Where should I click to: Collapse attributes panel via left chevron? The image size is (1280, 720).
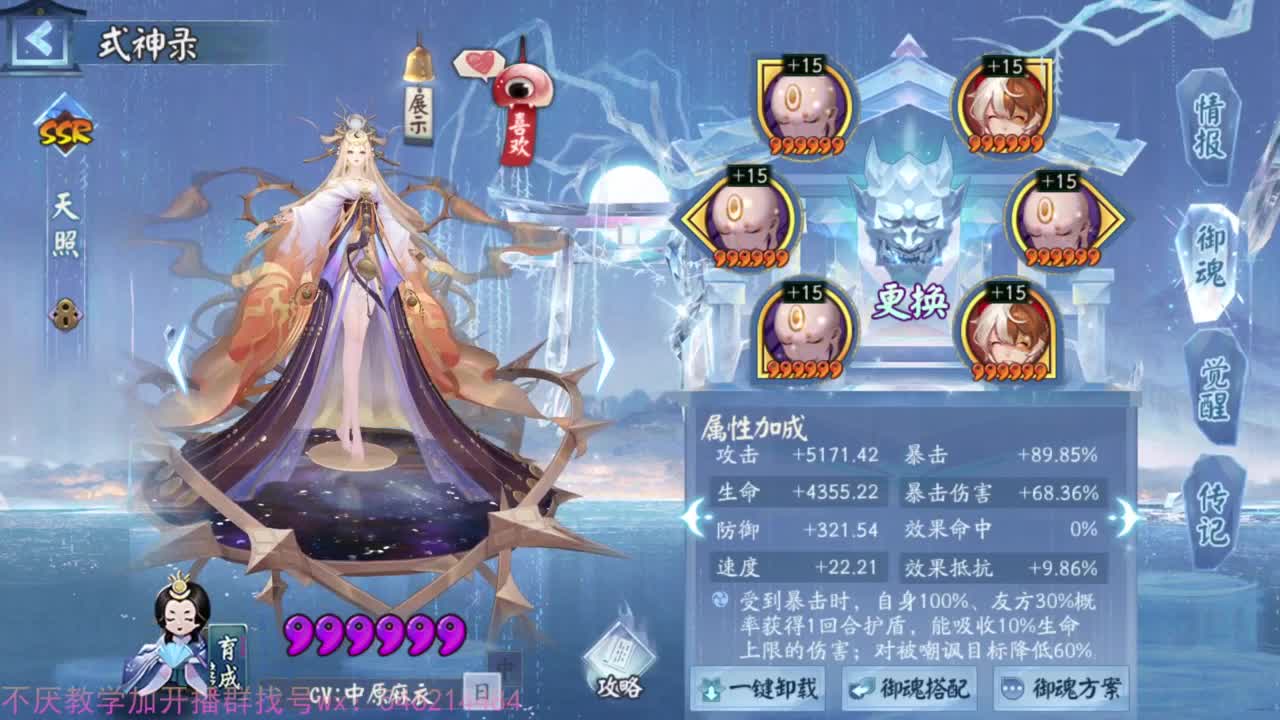[x=693, y=518]
